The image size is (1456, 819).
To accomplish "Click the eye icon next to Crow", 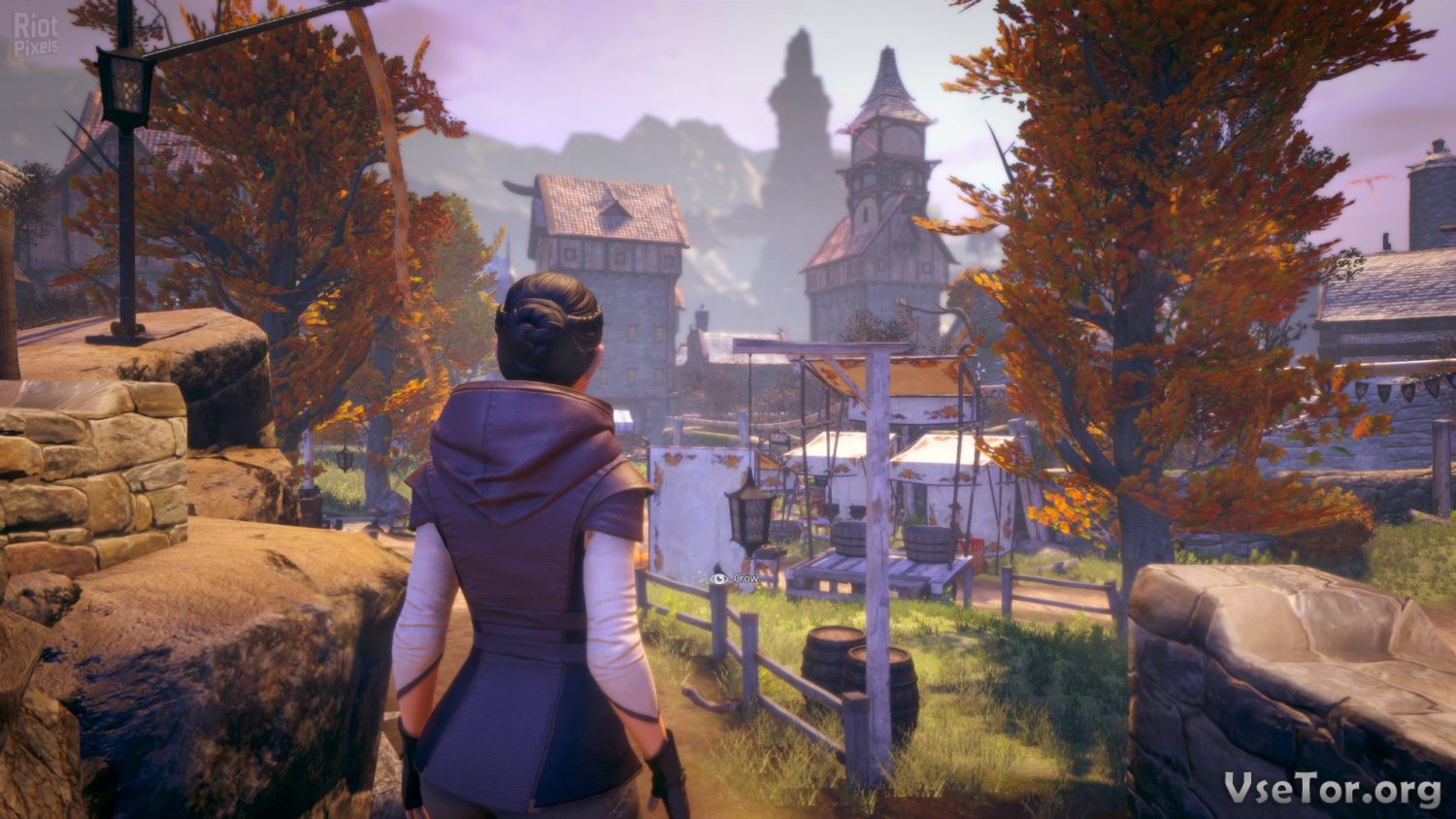I will click(x=718, y=578).
